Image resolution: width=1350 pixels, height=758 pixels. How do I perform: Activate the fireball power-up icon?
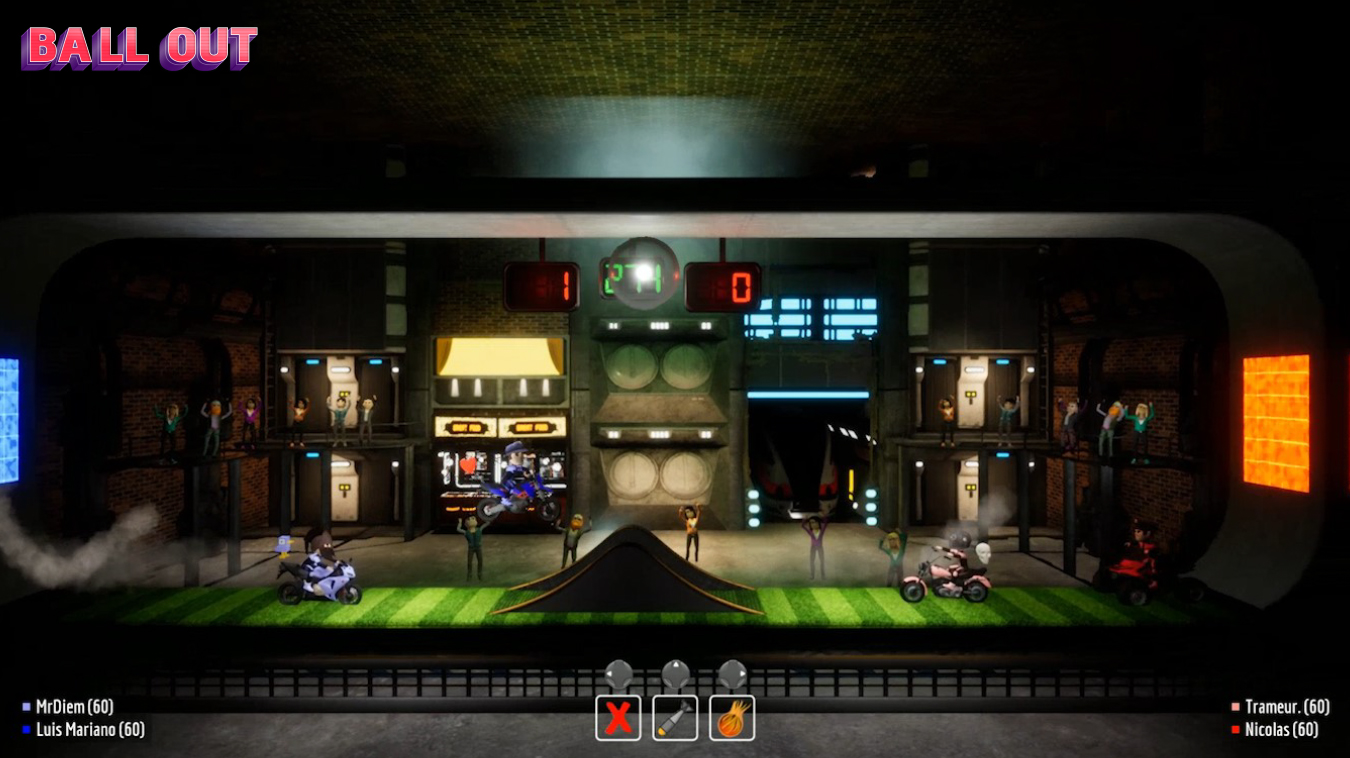pos(731,716)
